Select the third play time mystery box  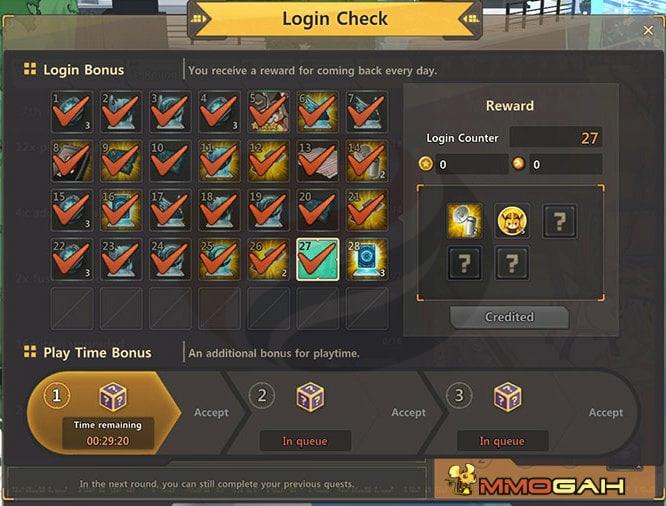point(508,397)
